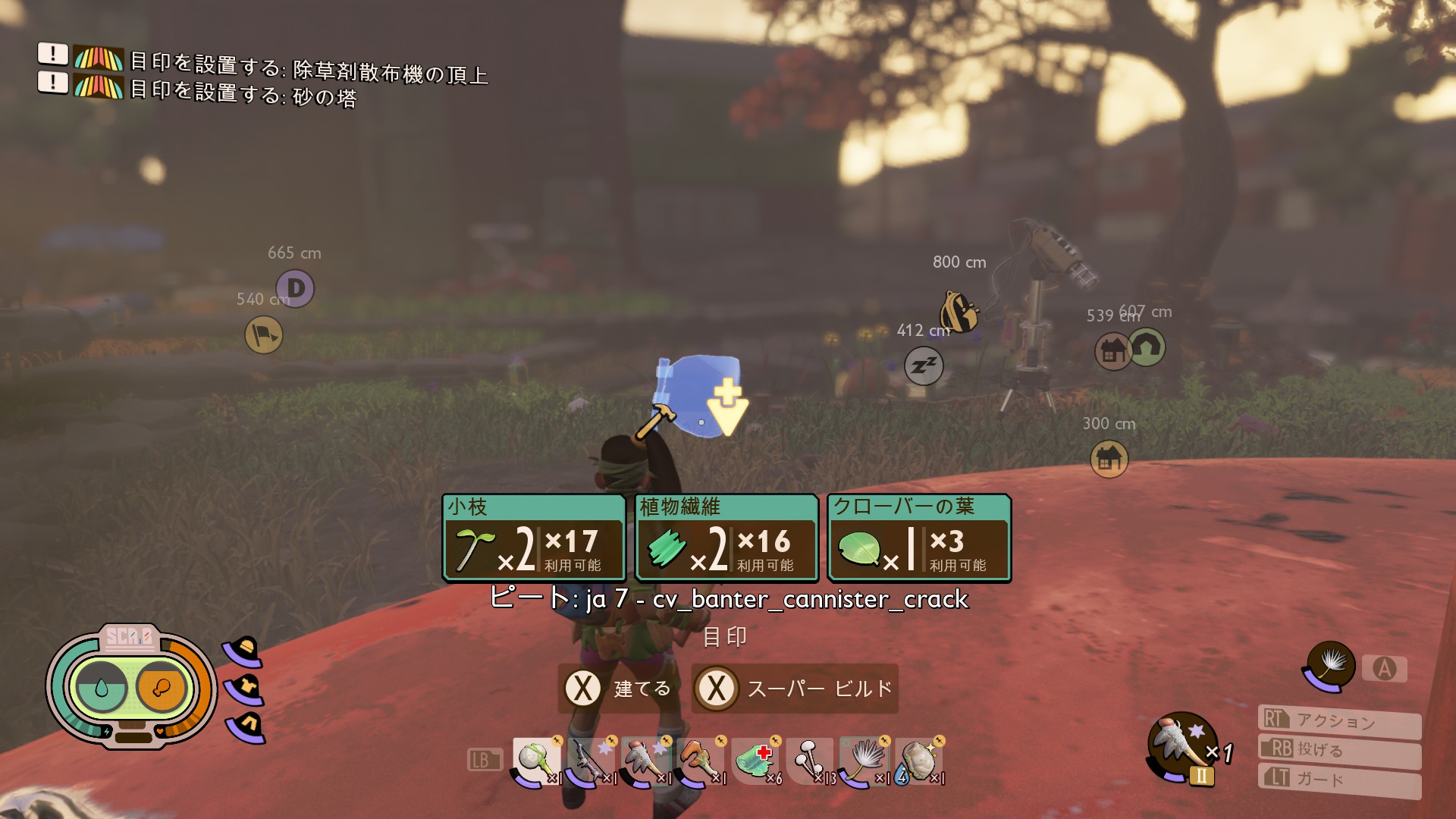This screenshot has height=819, width=1456.
Task: Select the 砂の塔 objective entry
Action: click(x=243, y=93)
